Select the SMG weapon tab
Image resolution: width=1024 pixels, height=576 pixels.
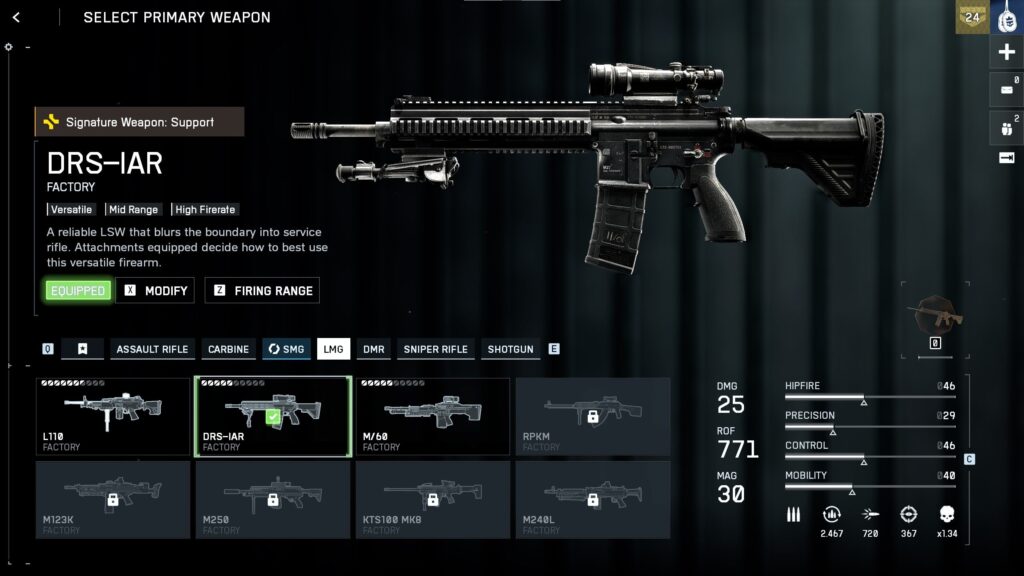pyautogui.click(x=286, y=349)
